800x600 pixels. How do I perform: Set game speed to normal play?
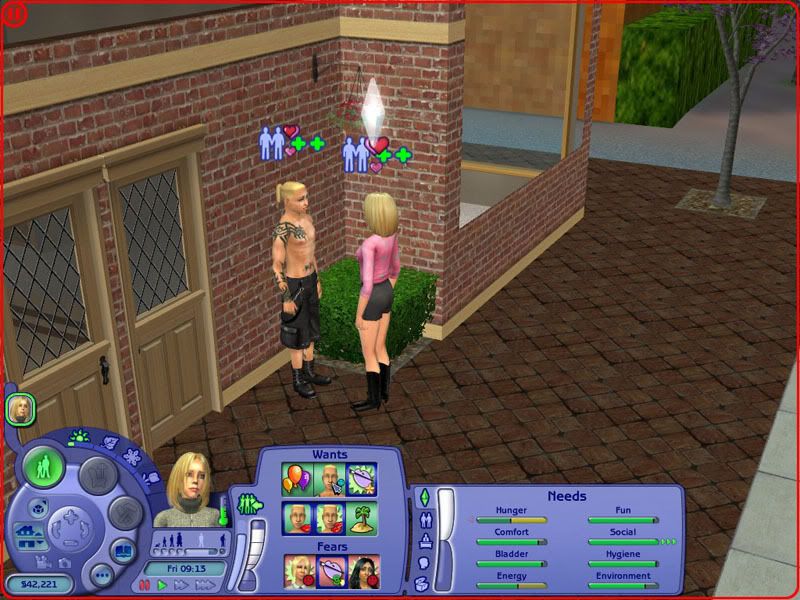point(160,584)
